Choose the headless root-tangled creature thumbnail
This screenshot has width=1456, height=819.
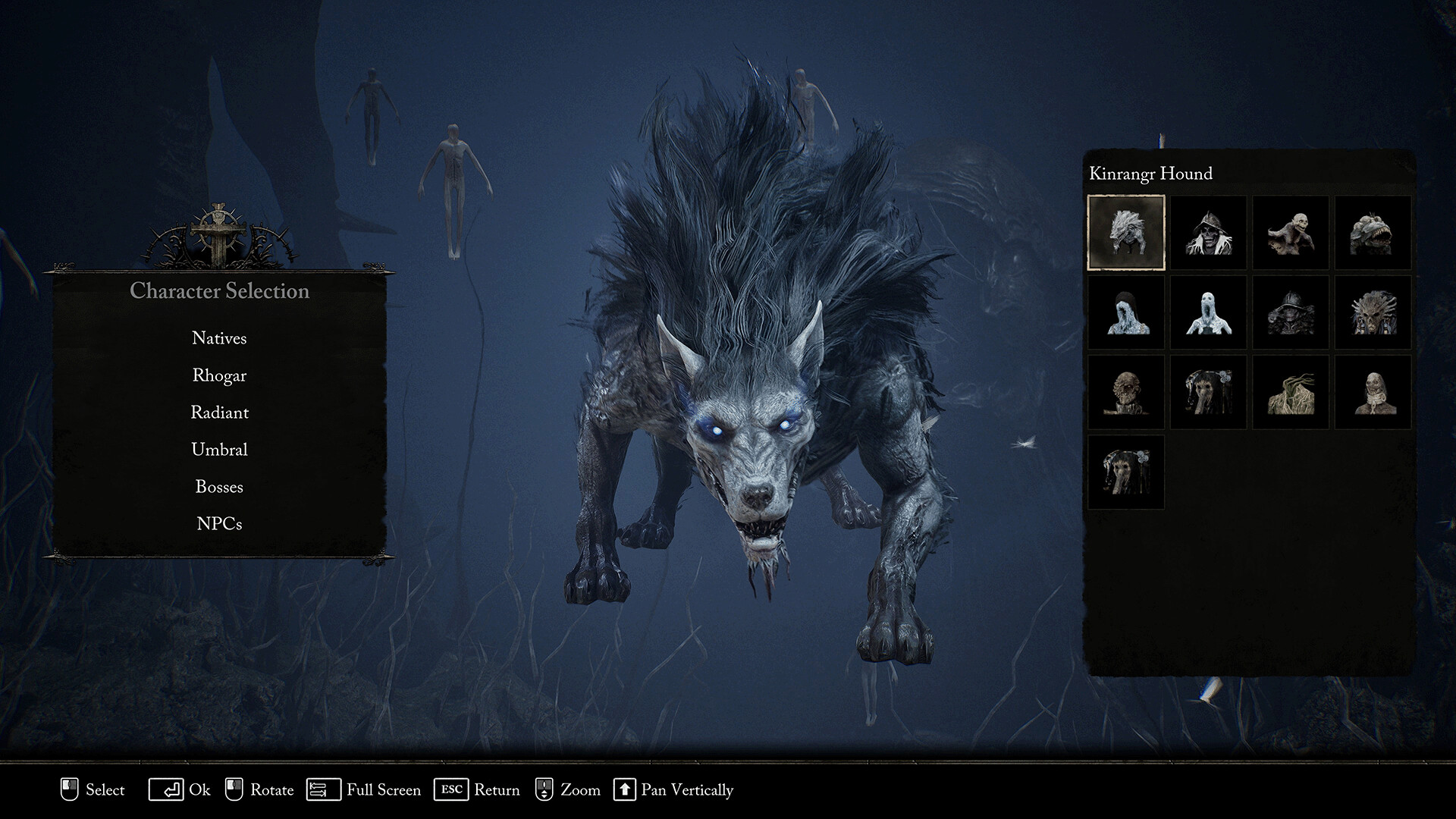click(1291, 392)
